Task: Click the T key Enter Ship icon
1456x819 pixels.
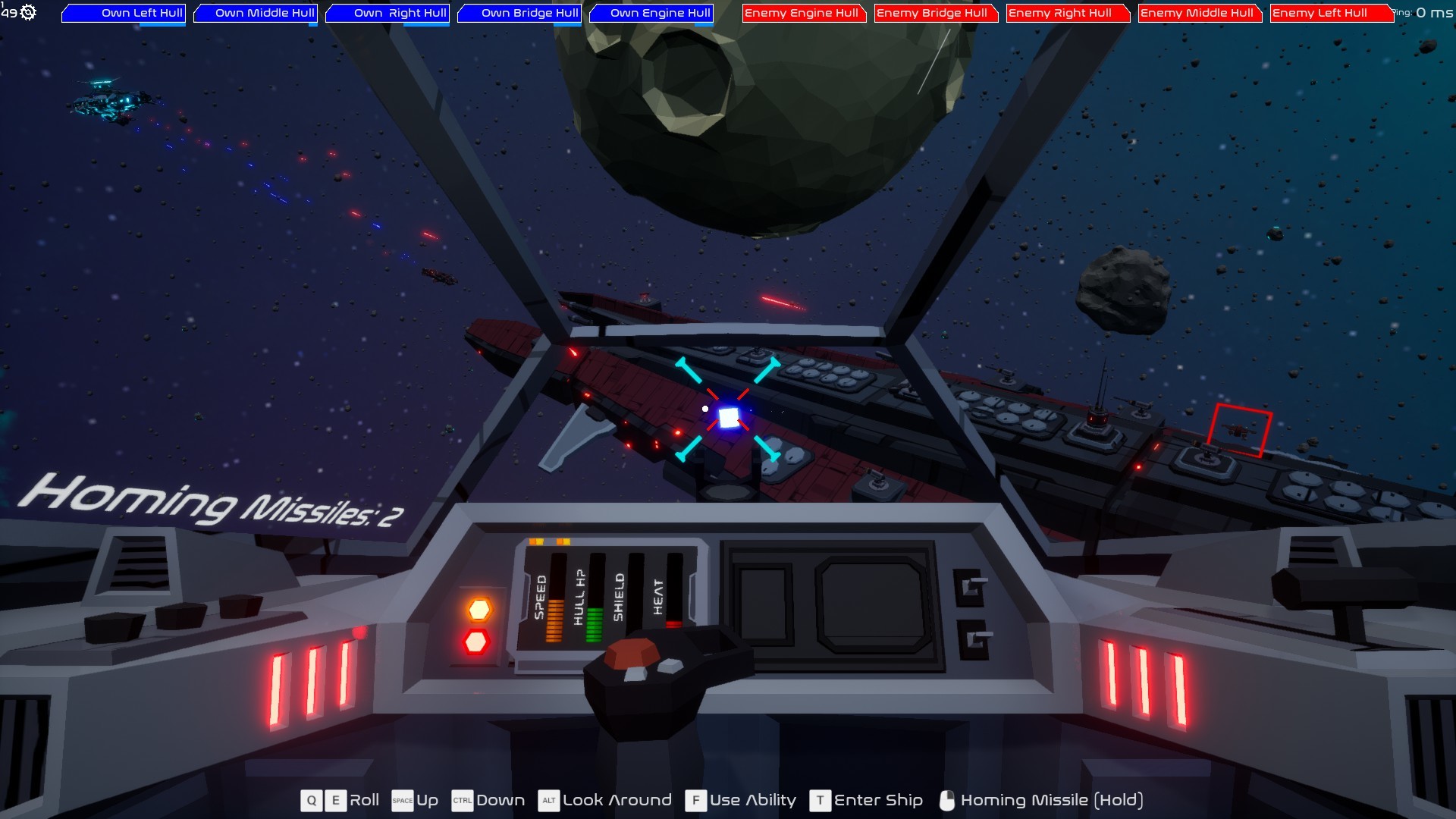Action: click(820, 800)
